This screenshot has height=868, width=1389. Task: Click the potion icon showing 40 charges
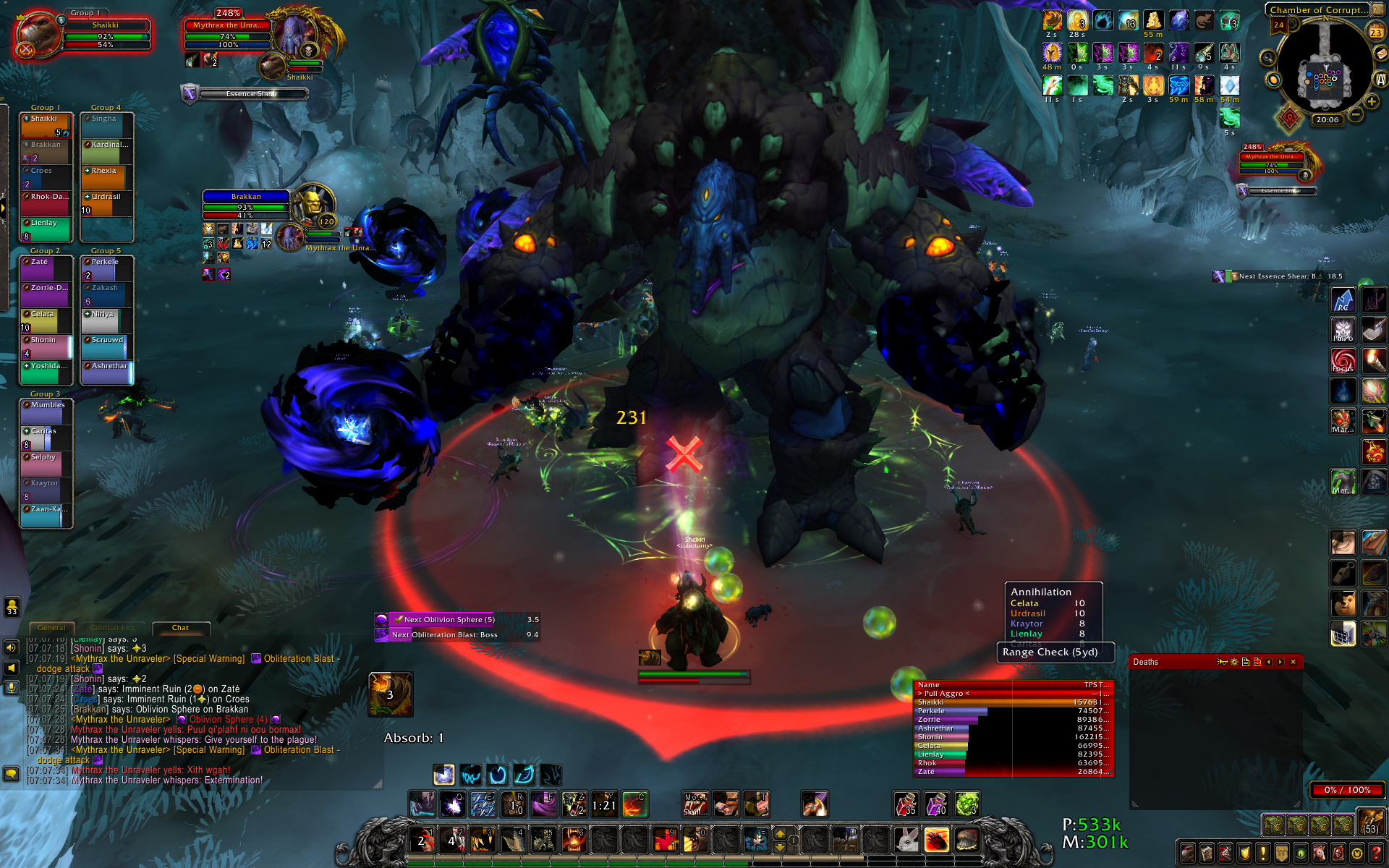pos(938,804)
